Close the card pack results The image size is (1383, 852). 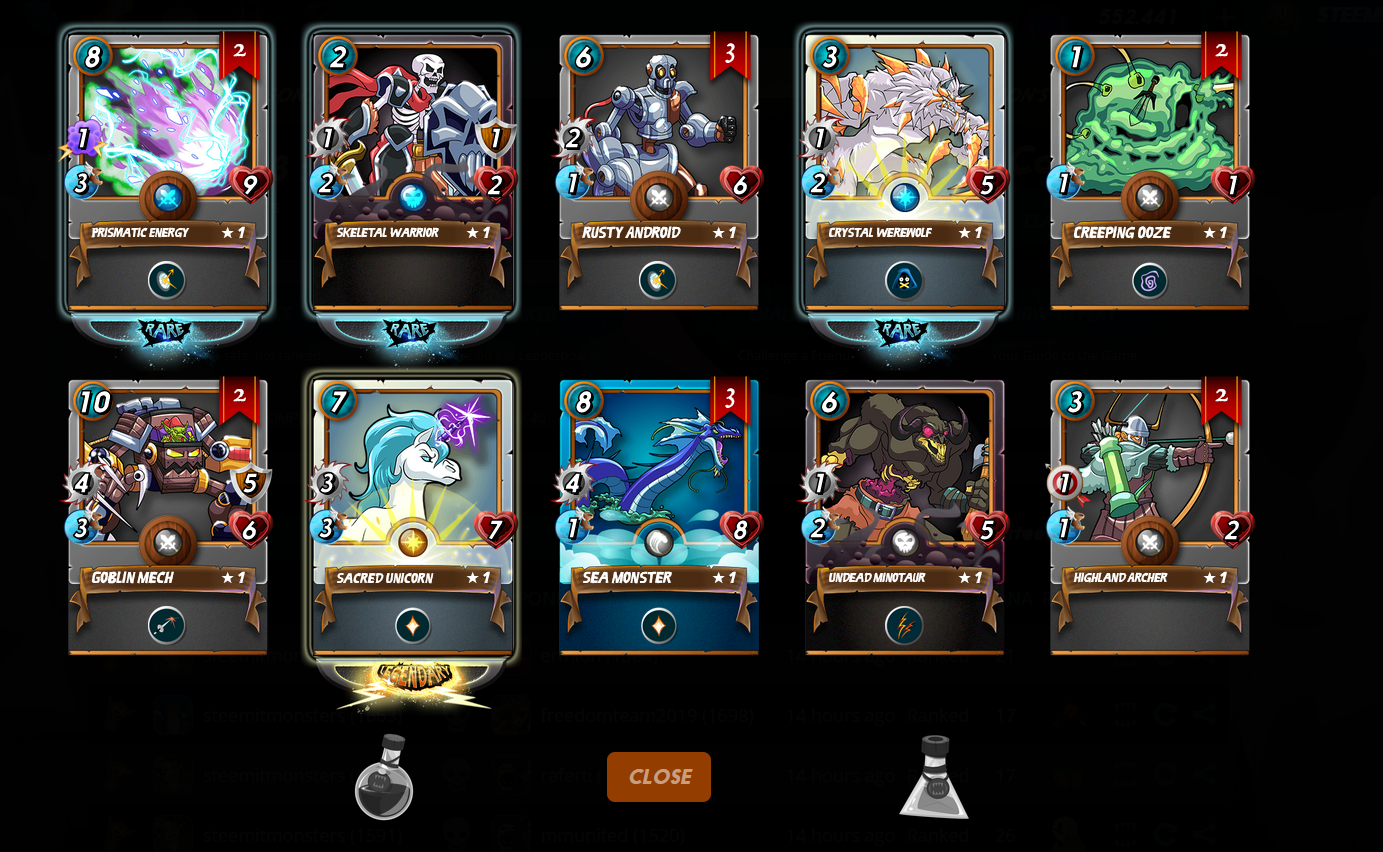tap(659, 777)
